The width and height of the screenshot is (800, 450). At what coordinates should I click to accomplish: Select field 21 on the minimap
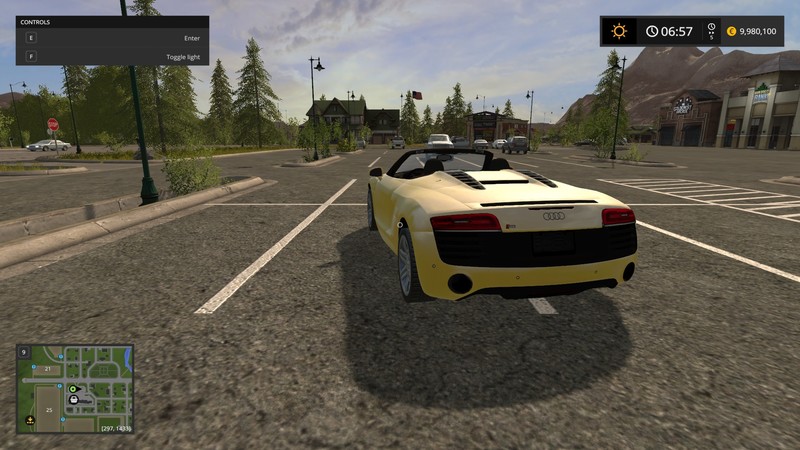pyautogui.click(x=46, y=369)
